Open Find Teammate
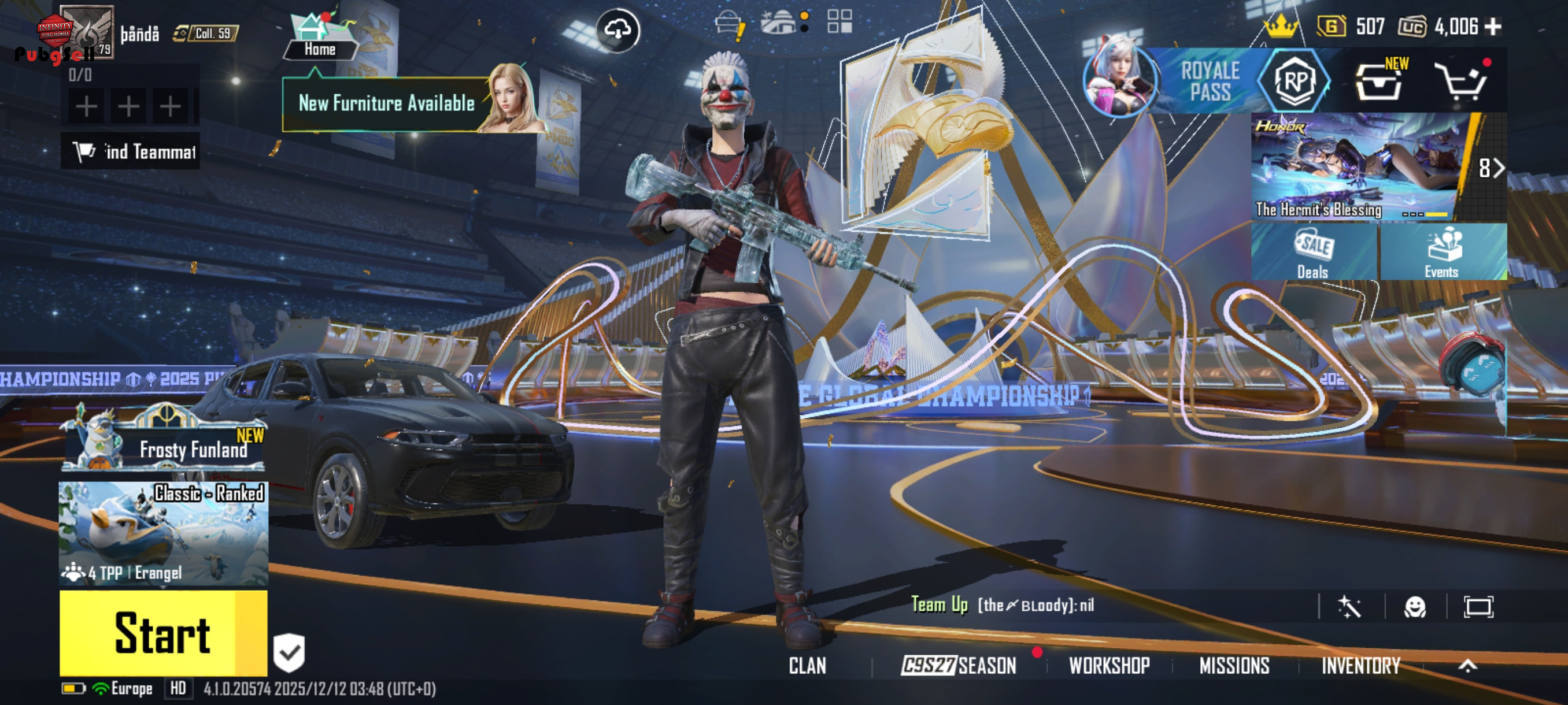 (x=131, y=151)
